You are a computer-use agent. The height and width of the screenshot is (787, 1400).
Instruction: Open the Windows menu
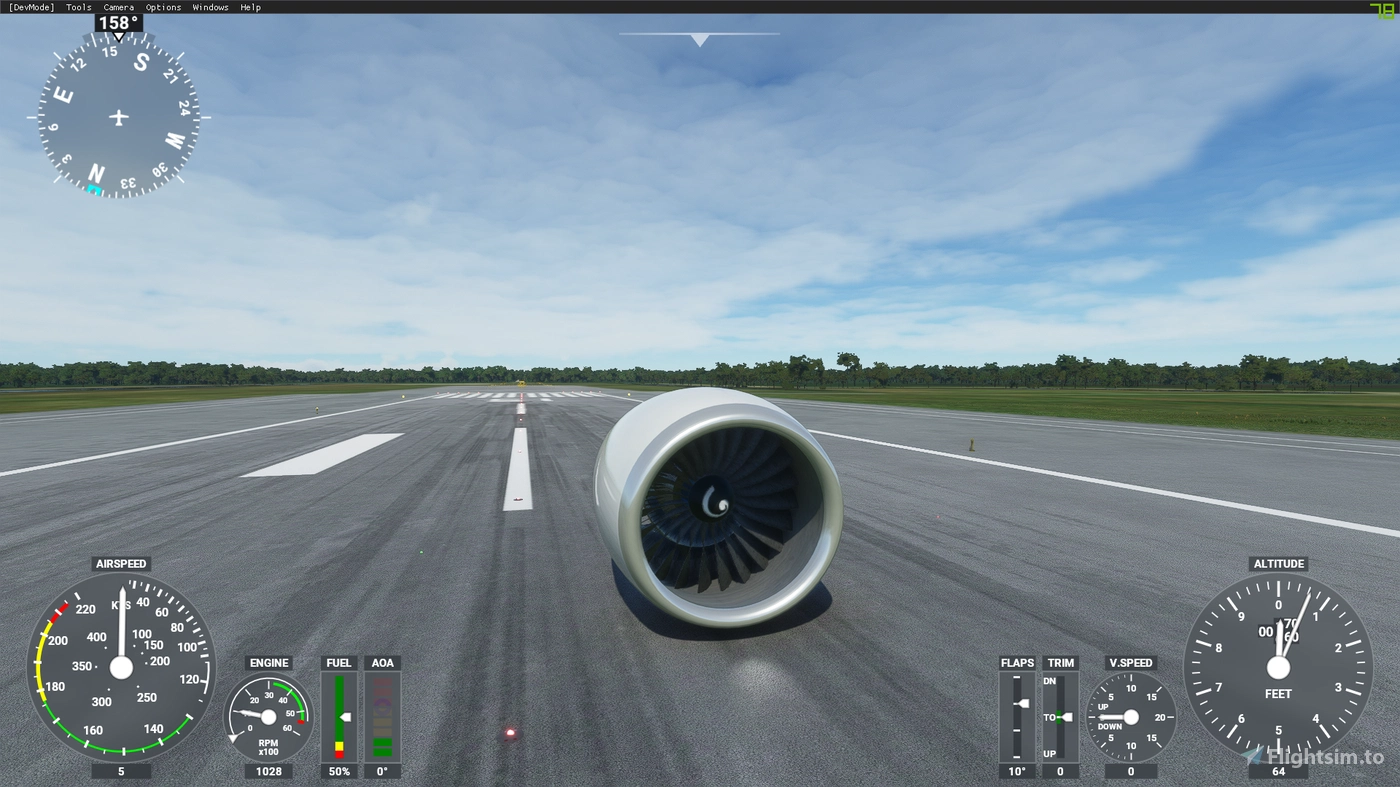coord(210,7)
